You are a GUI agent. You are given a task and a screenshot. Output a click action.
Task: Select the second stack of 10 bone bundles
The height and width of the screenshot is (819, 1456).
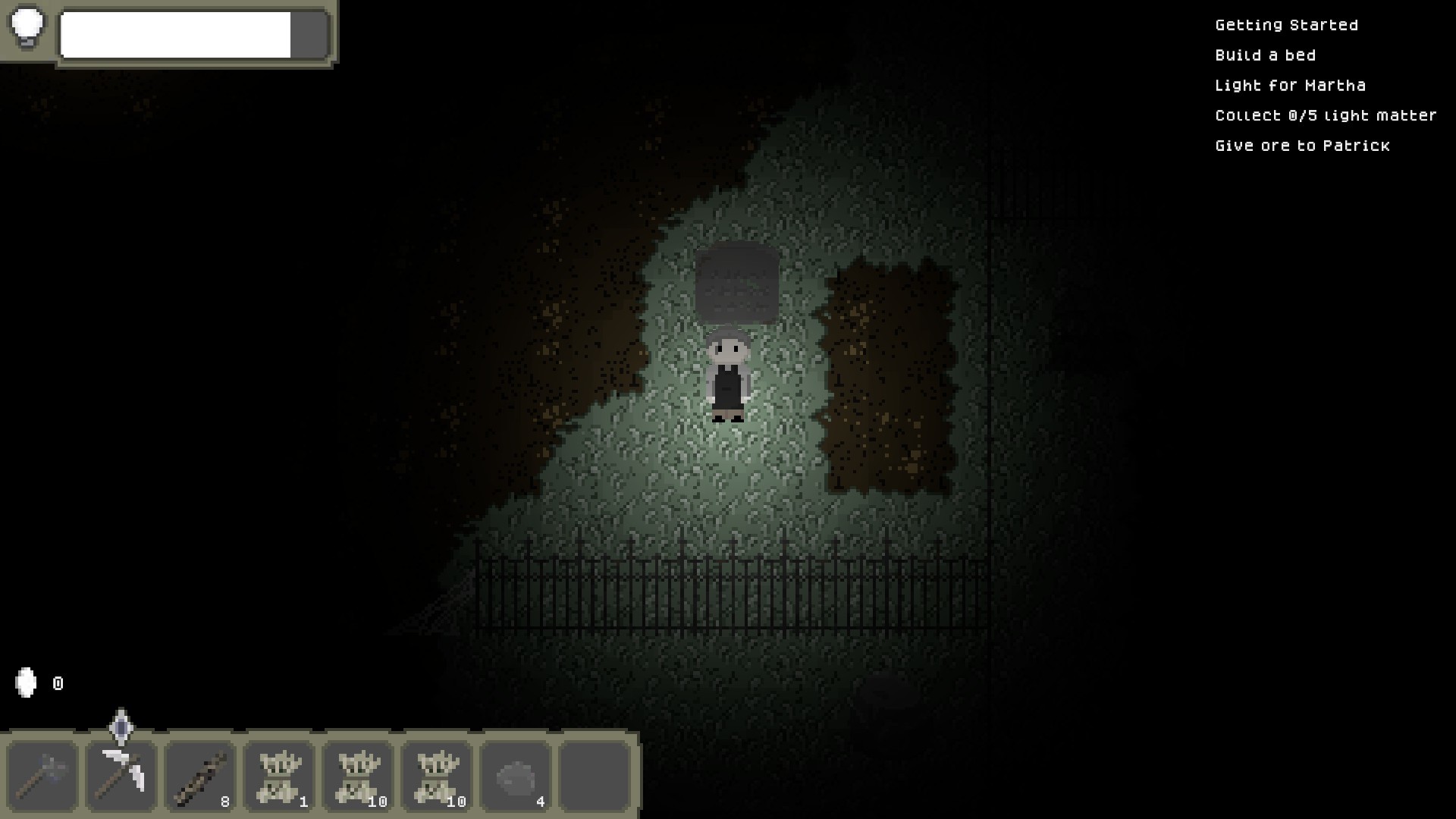click(436, 775)
